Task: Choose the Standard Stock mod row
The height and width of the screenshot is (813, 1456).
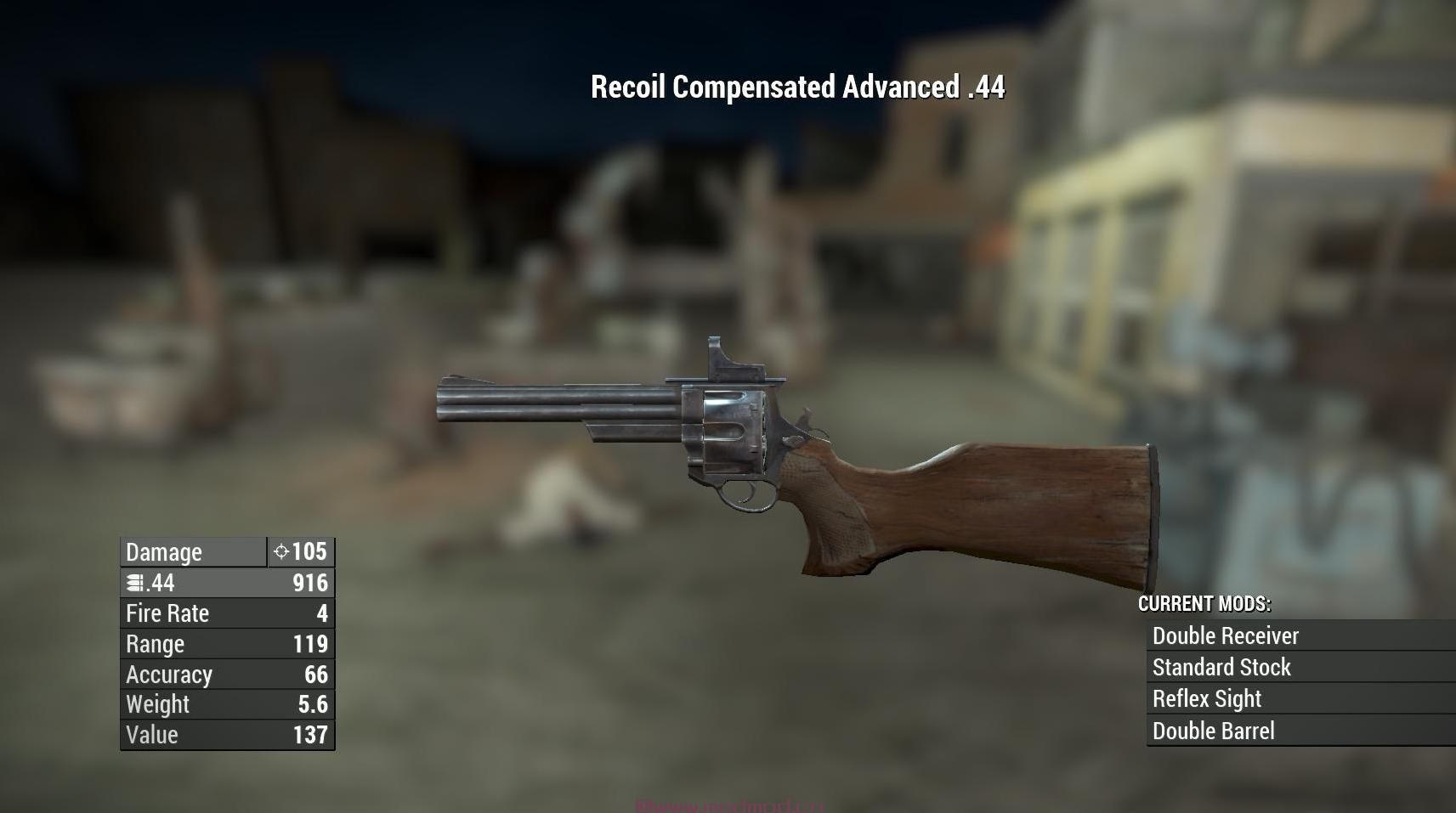Action: 1221,668
